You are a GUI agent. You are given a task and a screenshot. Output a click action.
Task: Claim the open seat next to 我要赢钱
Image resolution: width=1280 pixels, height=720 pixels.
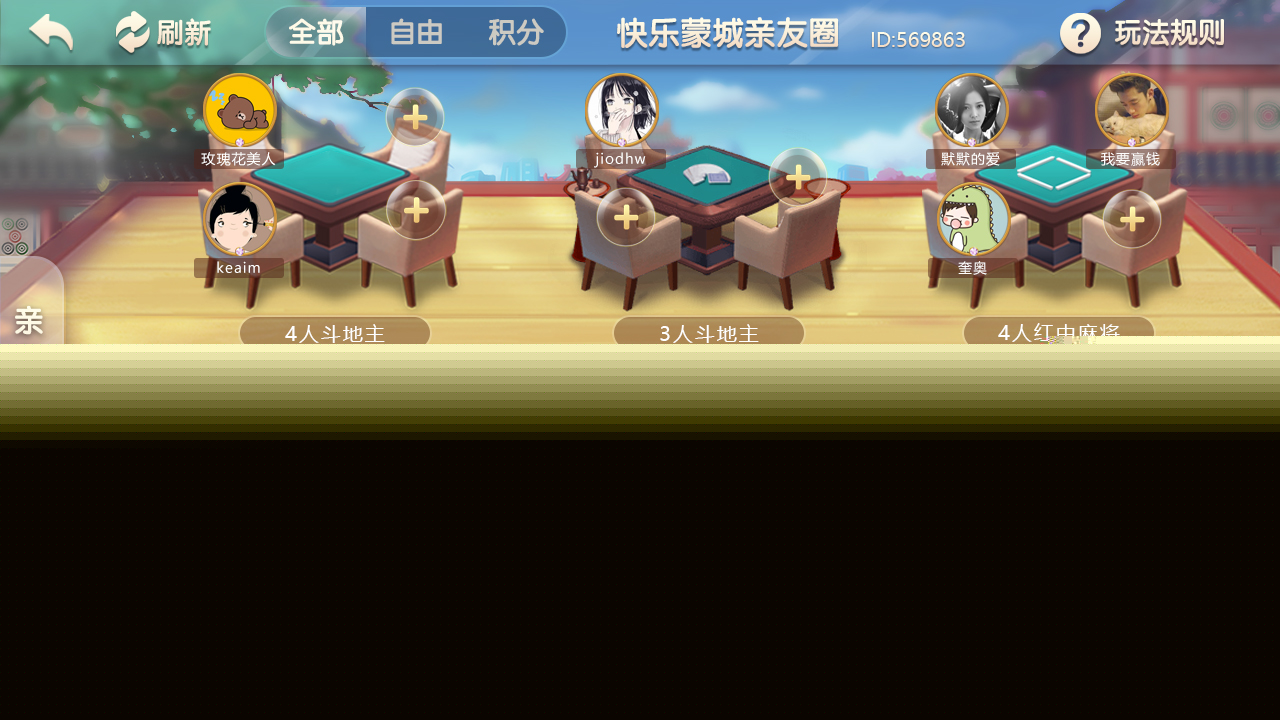point(1131,217)
